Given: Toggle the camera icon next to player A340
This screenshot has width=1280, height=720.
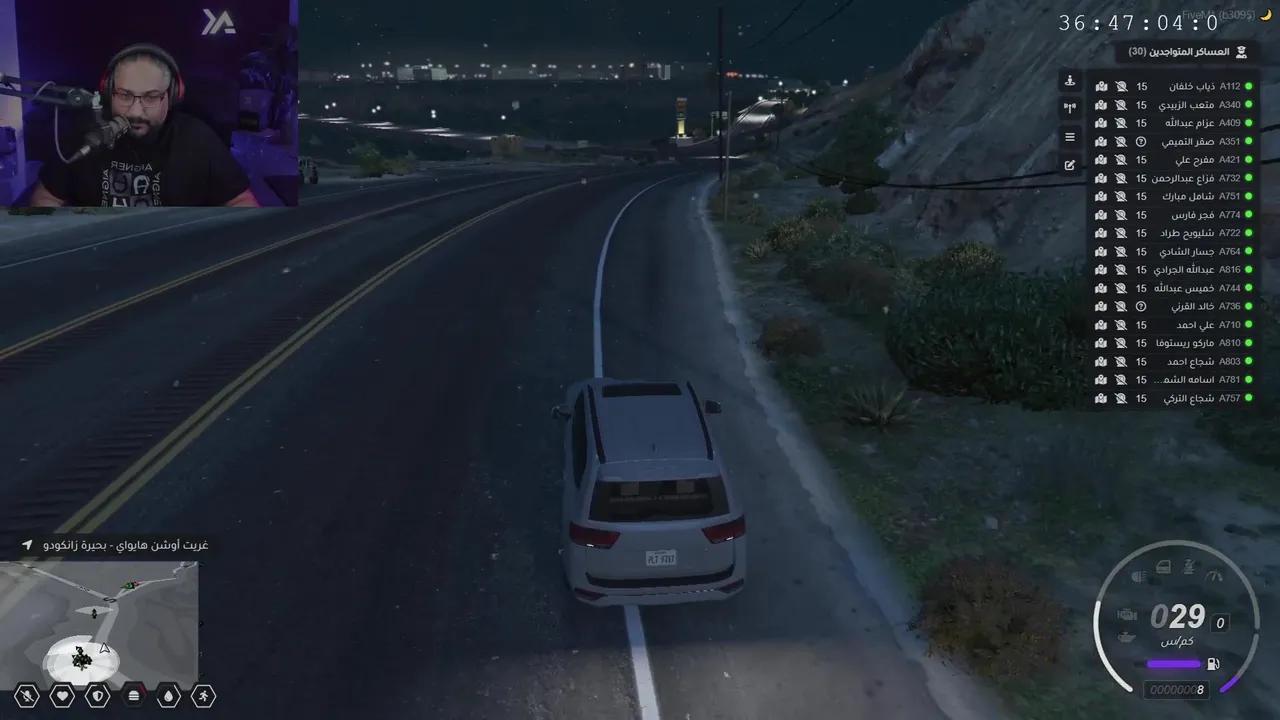Looking at the screenshot, I should (x=1101, y=105).
